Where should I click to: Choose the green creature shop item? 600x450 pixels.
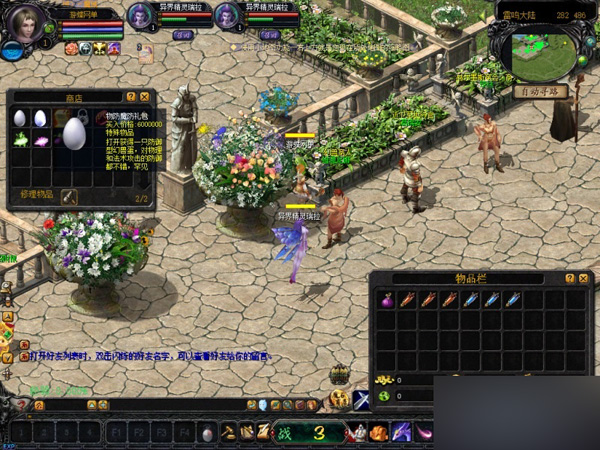[x=20, y=140]
